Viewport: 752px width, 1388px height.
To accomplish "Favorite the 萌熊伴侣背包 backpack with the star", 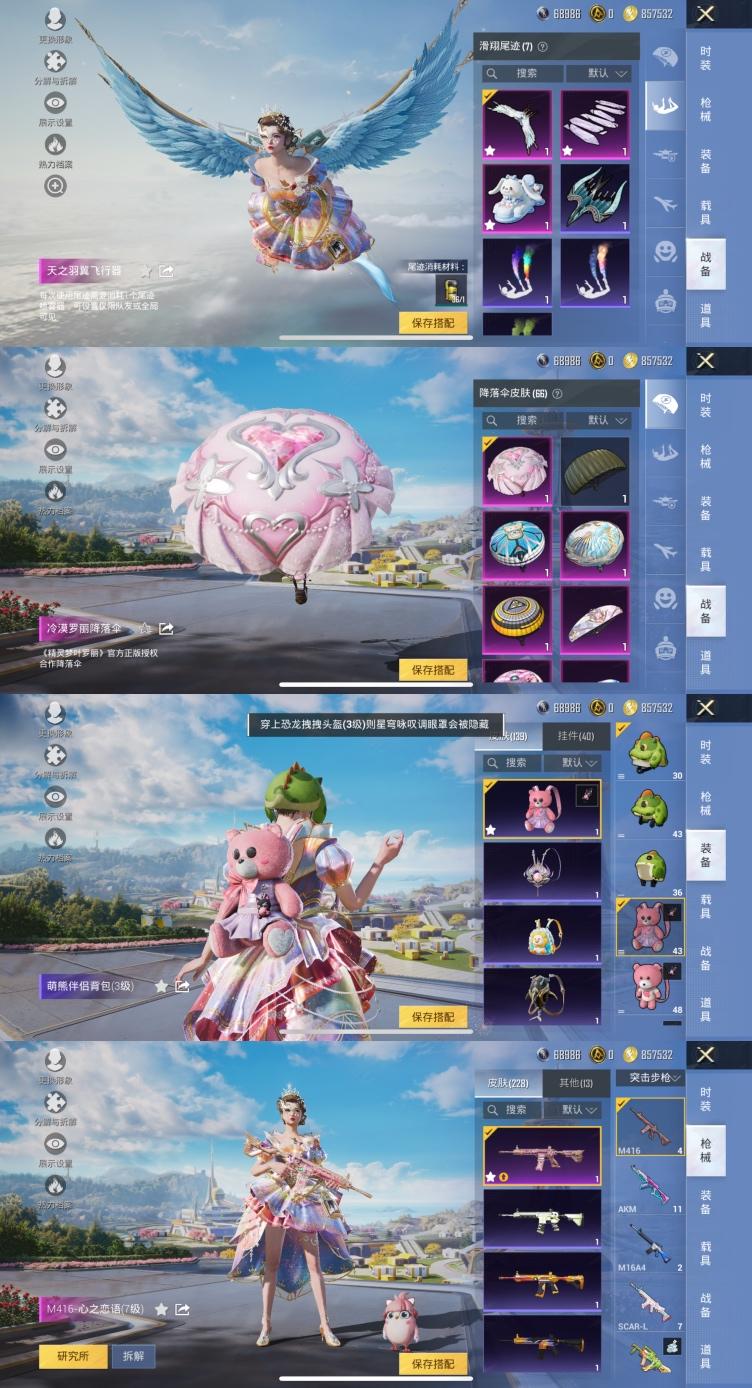I will point(161,986).
